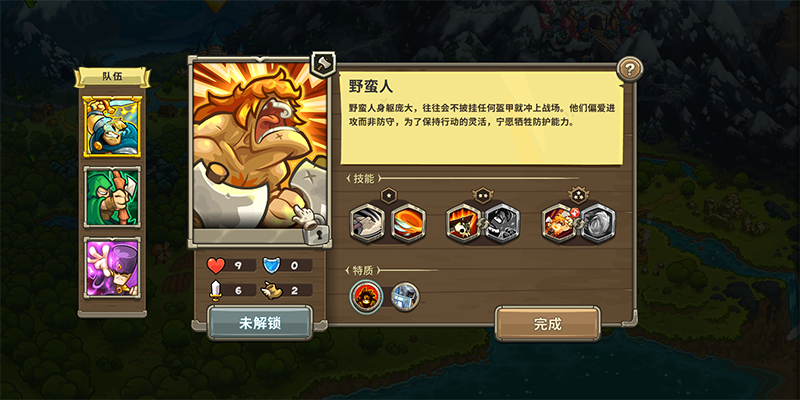Pick the purple mage team portrait
This screenshot has height=400, width=800.
click(112, 266)
